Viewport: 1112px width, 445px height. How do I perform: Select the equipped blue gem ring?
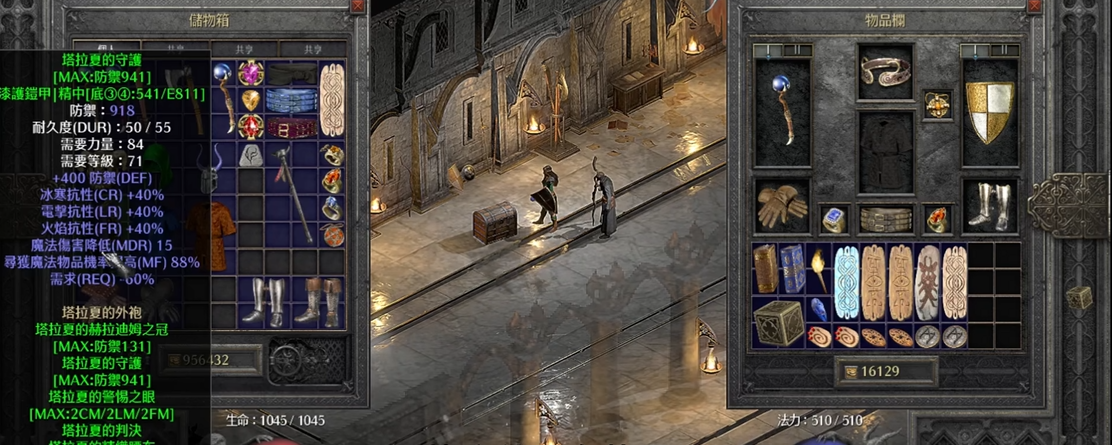[x=834, y=219]
